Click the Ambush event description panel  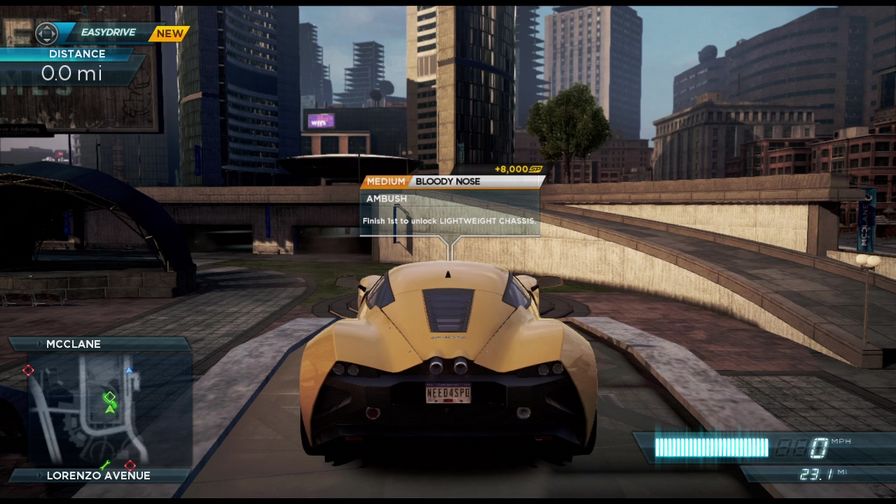click(449, 211)
